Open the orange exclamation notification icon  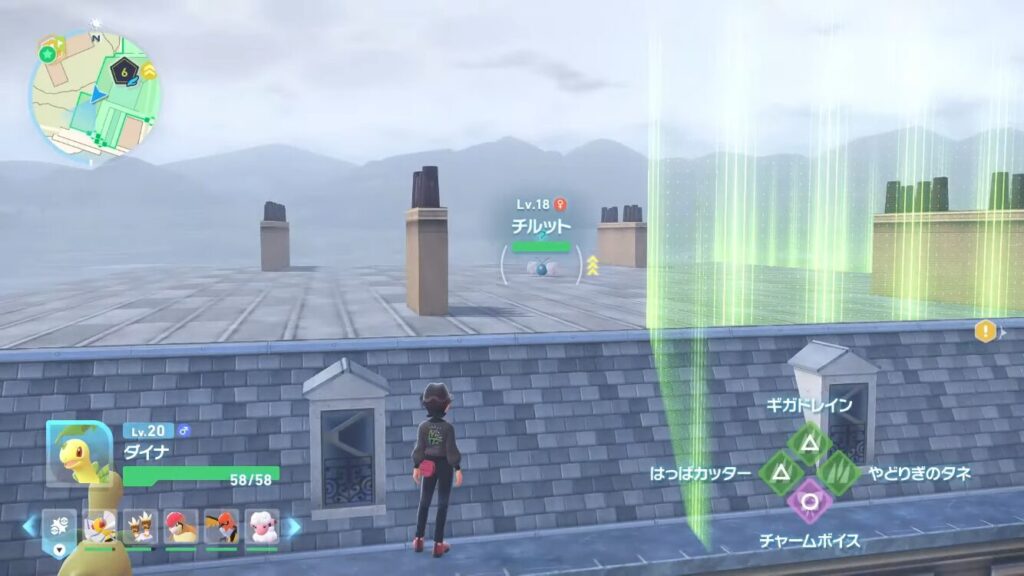tap(986, 331)
